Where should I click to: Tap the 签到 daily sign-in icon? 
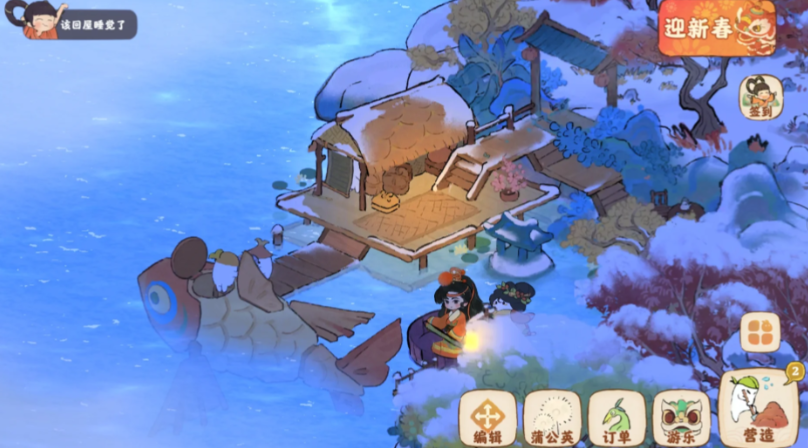[x=759, y=98]
